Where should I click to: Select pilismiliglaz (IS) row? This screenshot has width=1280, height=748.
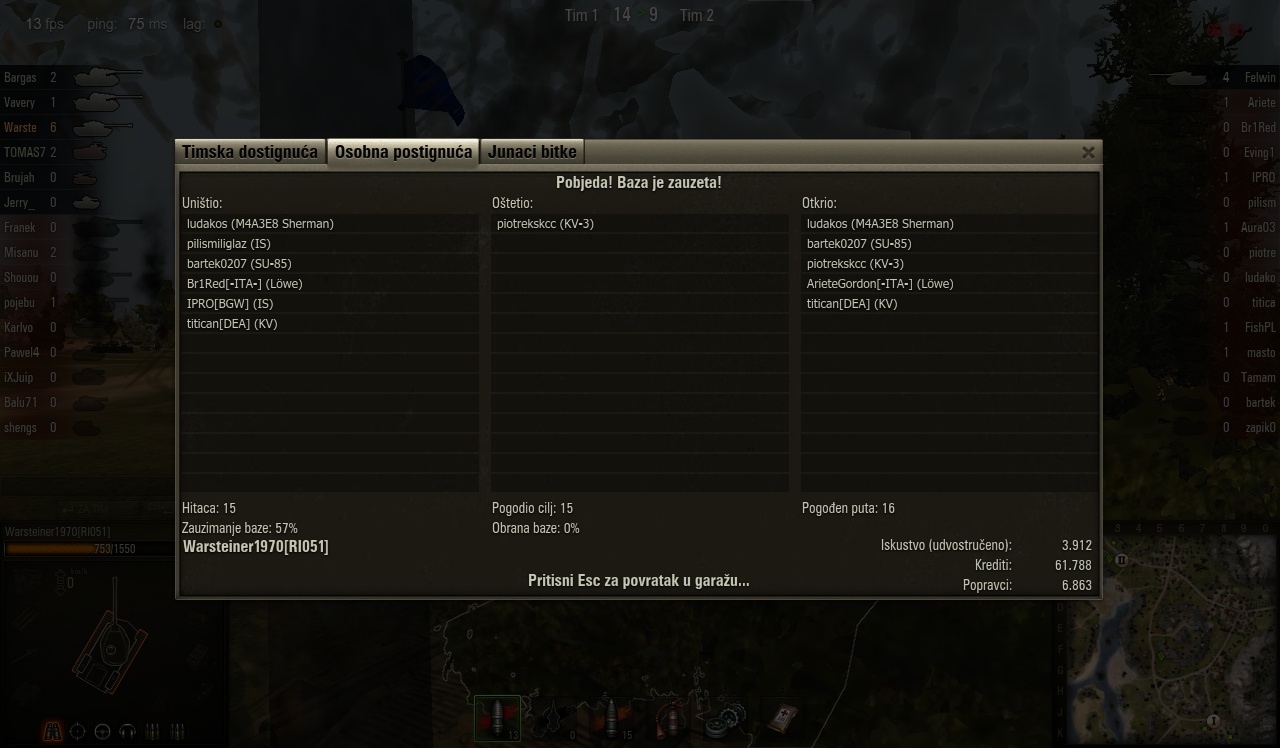point(229,244)
